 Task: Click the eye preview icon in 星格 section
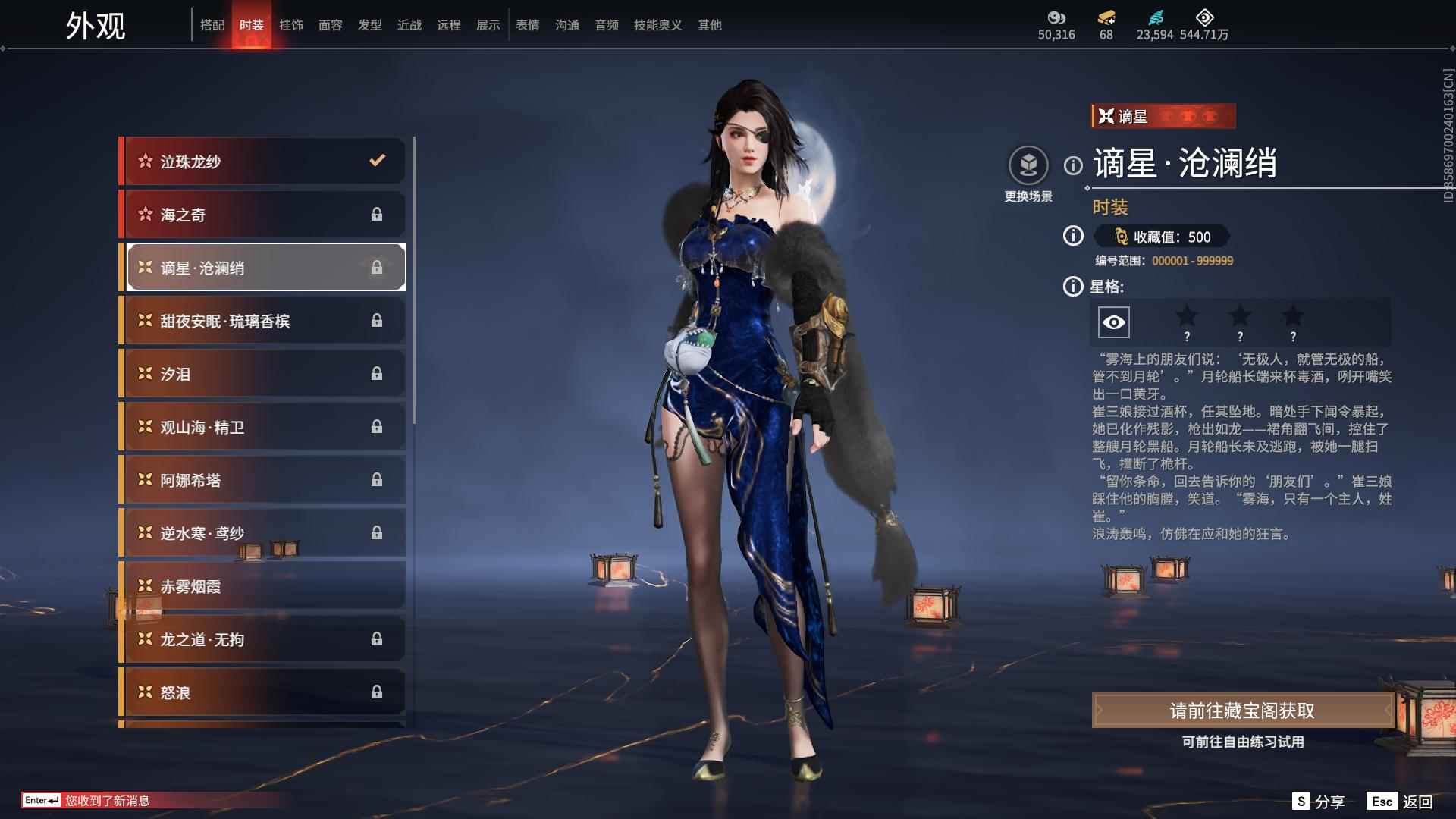point(1116,322)
